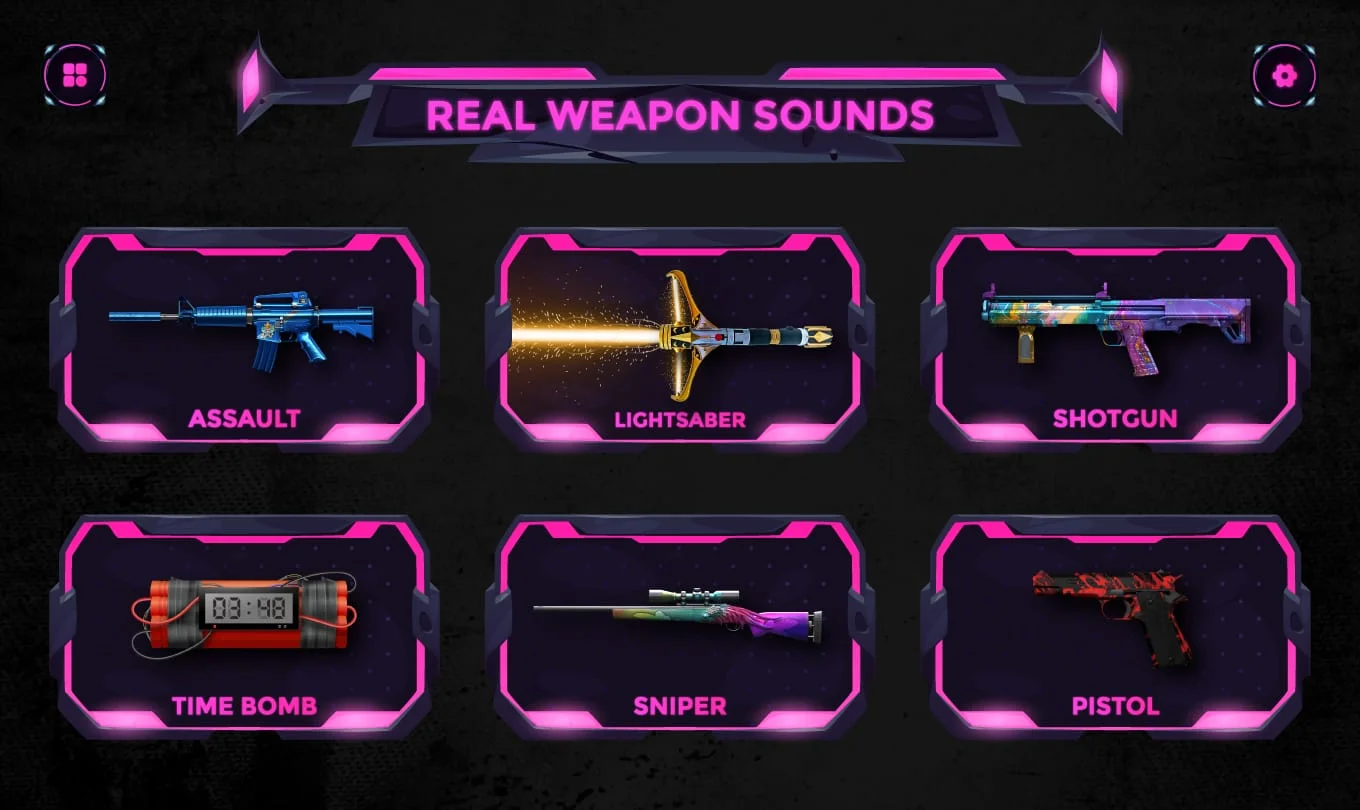Screen dimensions: 1360x810
Task: Click the REAL WEAPON SOUNDS title banner
Action: (680, 114)
